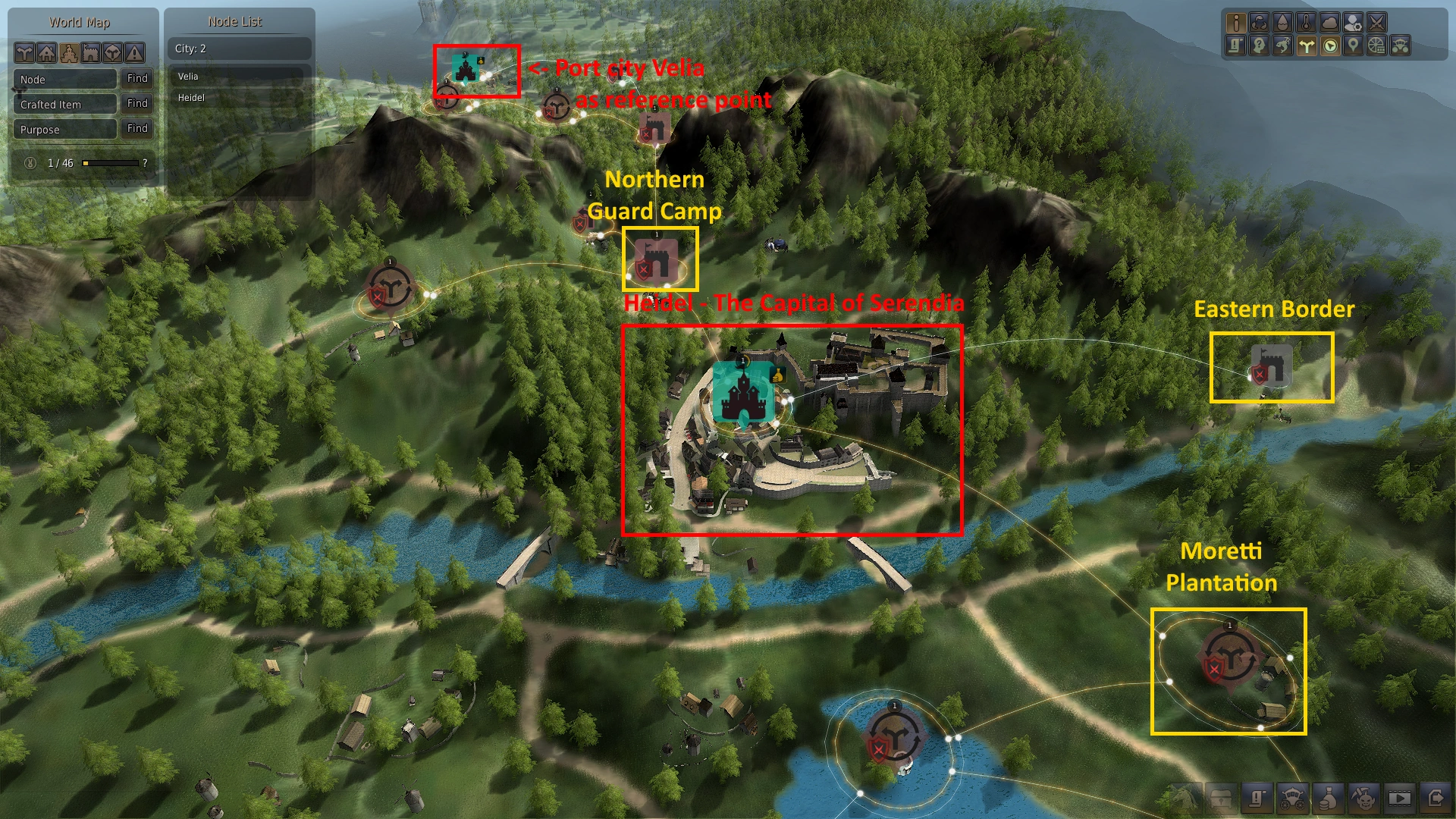Select the danger zone warning filter icon
Viewport: 1456px width, 819px height.
tap(134, 53)
